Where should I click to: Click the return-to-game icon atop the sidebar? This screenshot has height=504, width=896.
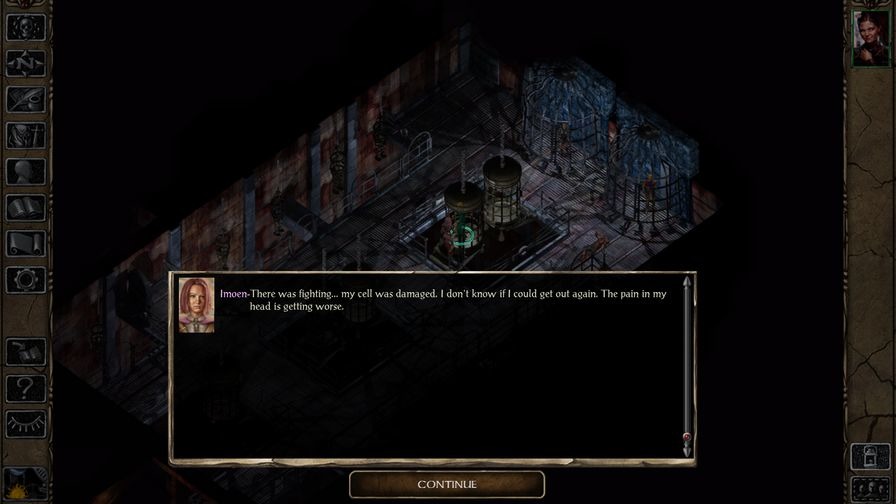(25, 27)
